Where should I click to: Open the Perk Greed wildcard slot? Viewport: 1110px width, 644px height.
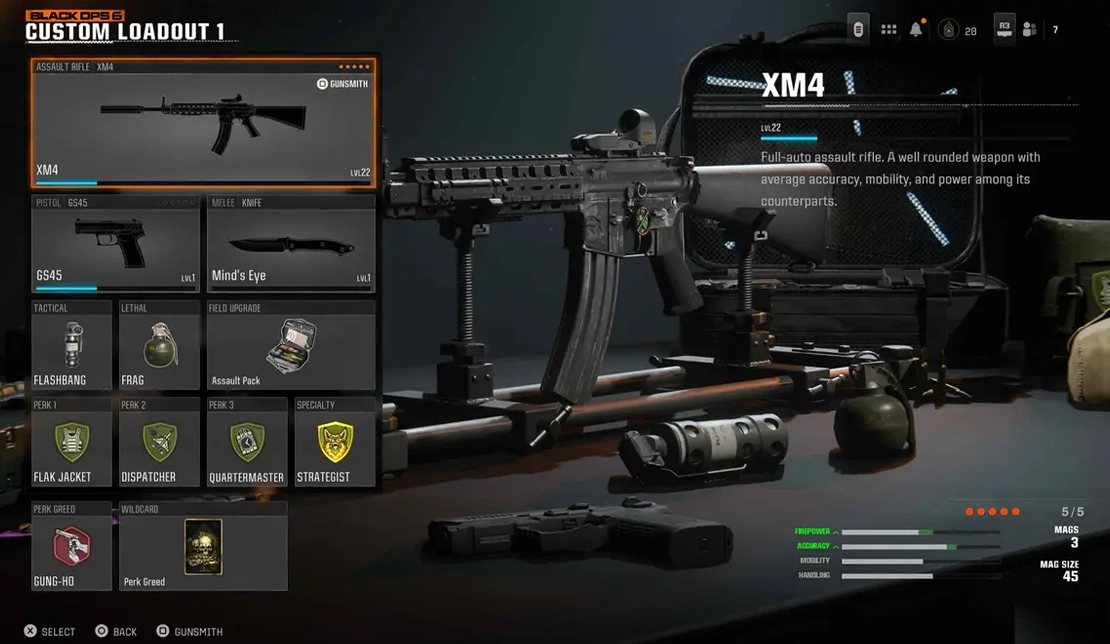click(x=203, y=546)
